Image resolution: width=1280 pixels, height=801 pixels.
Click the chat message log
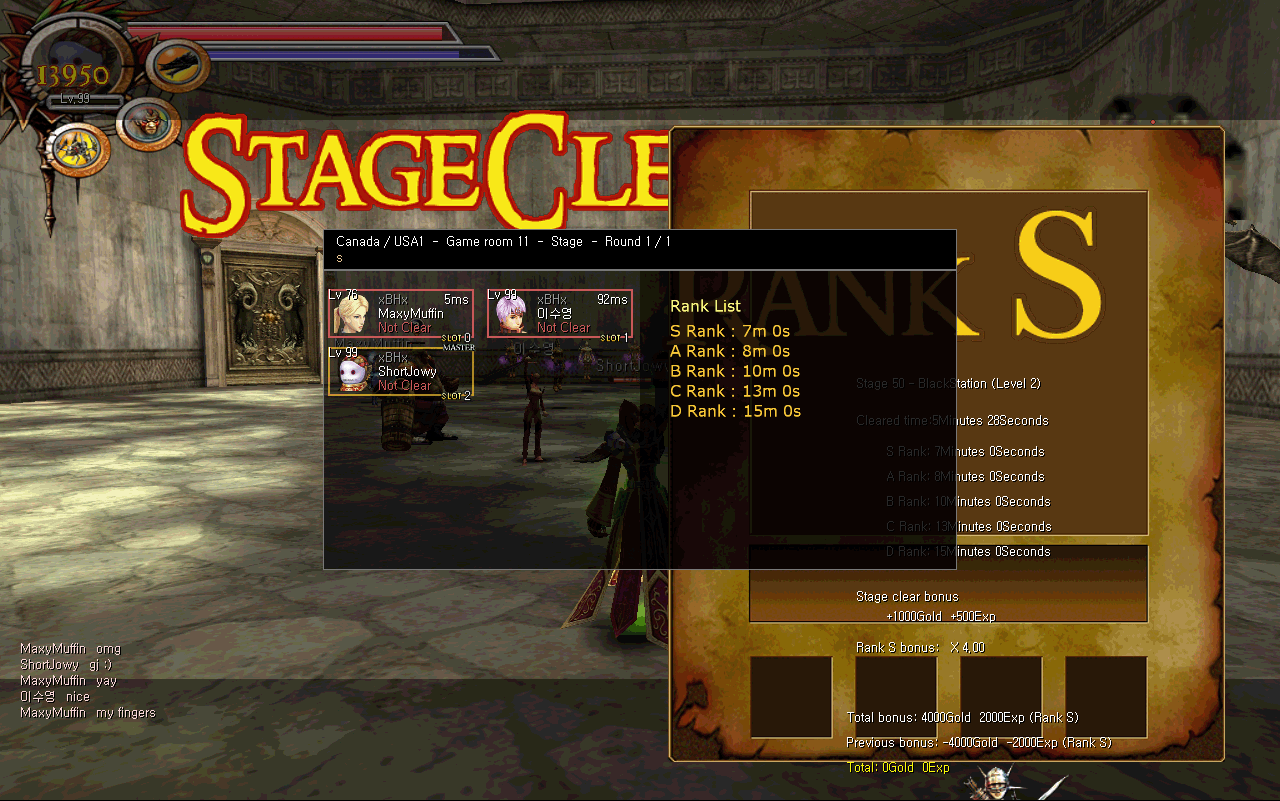[x=88, y=681]
